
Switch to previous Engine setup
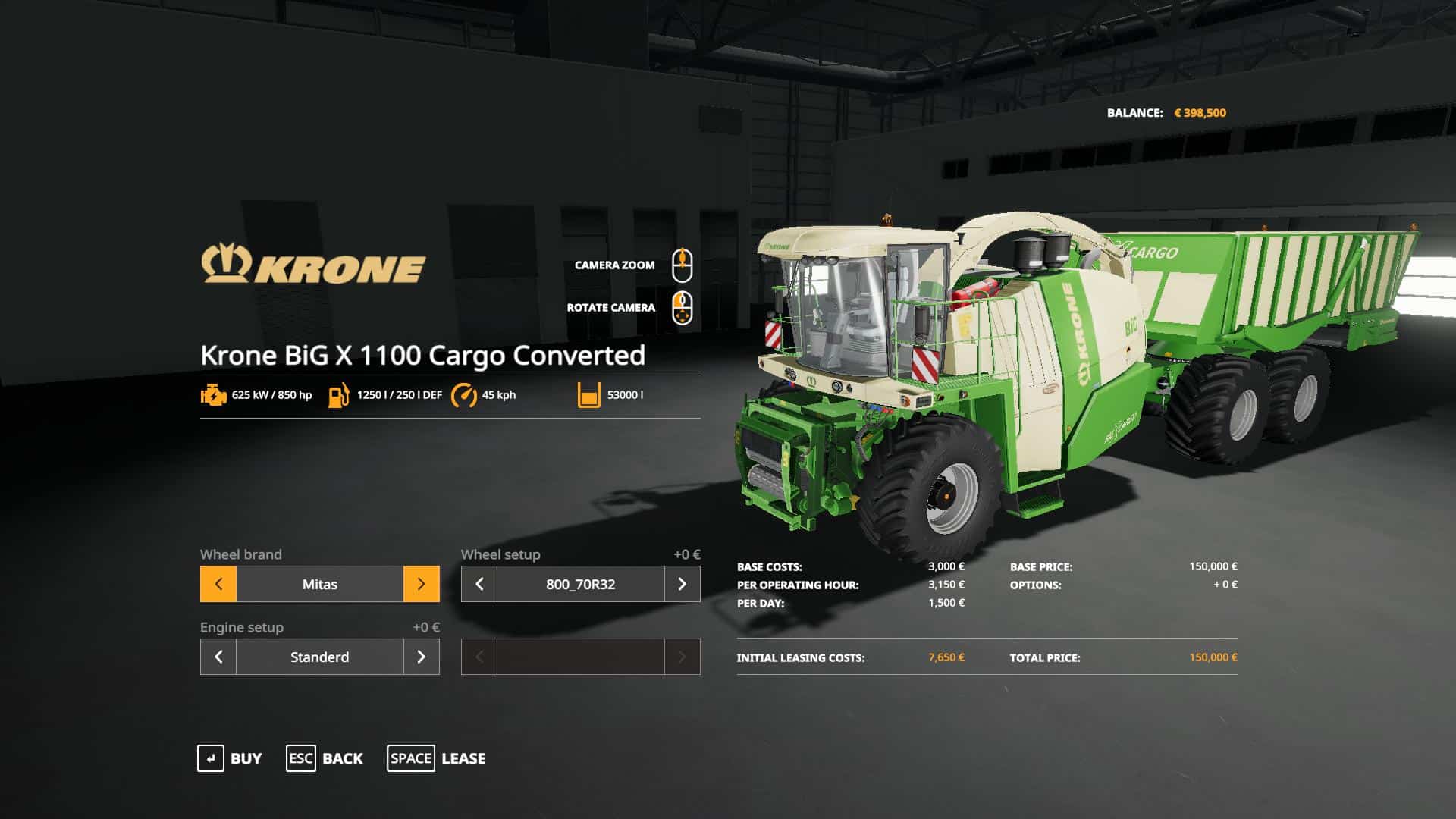(218, 657)
